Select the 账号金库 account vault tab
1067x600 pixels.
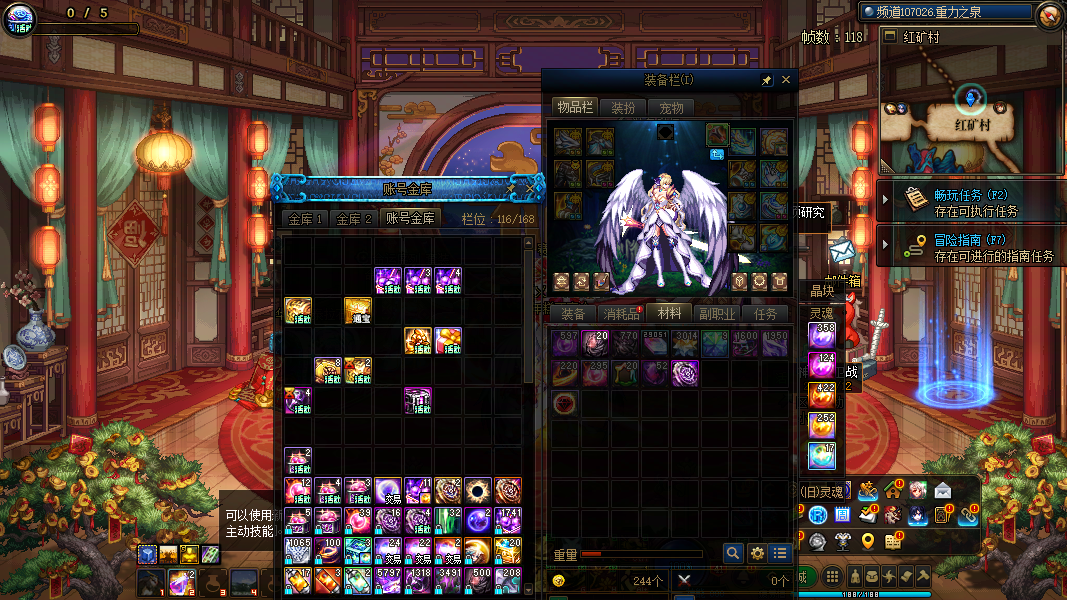tap(410, 218)
